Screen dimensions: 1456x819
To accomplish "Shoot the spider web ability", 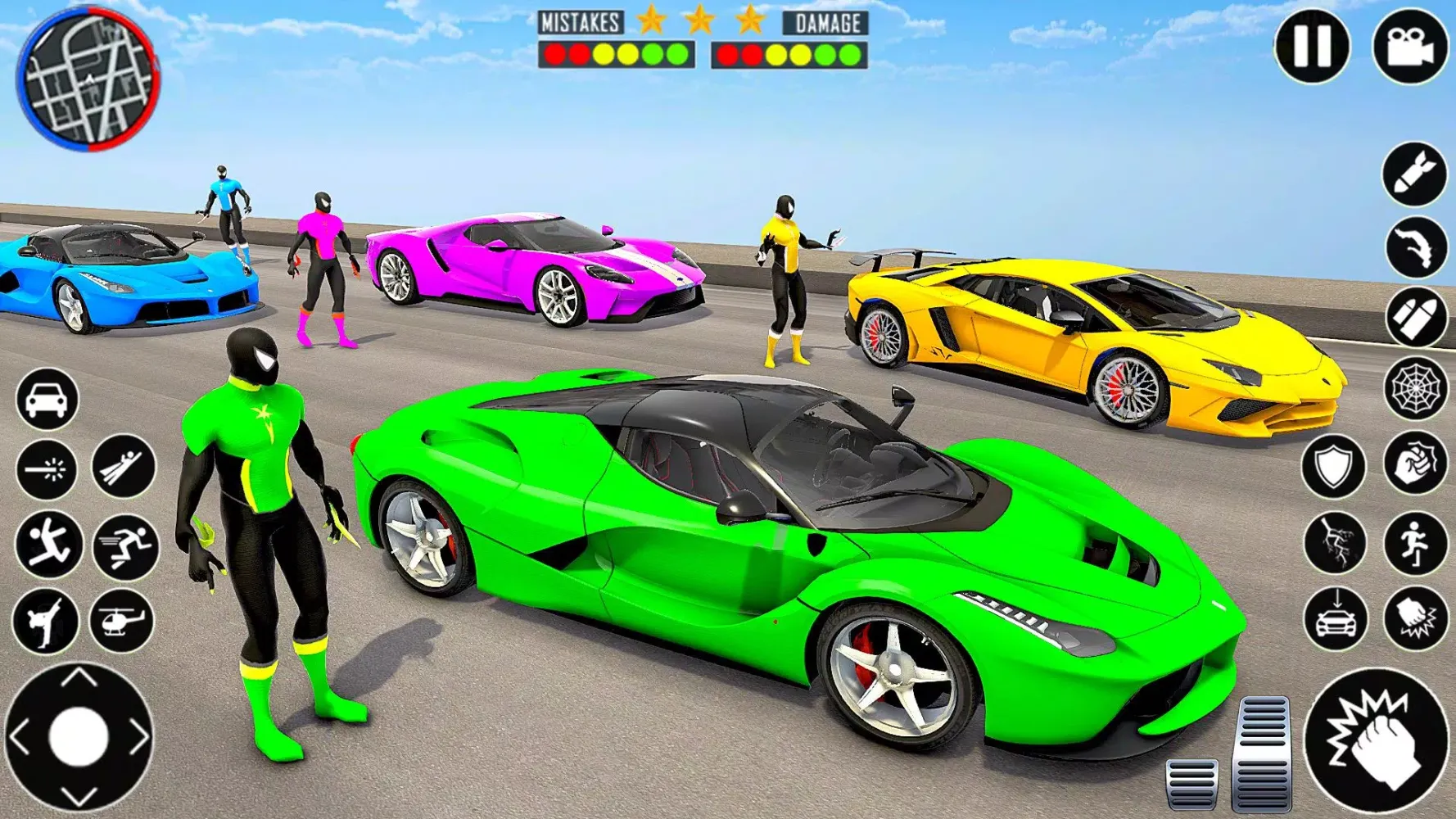I will point(1416,388).
